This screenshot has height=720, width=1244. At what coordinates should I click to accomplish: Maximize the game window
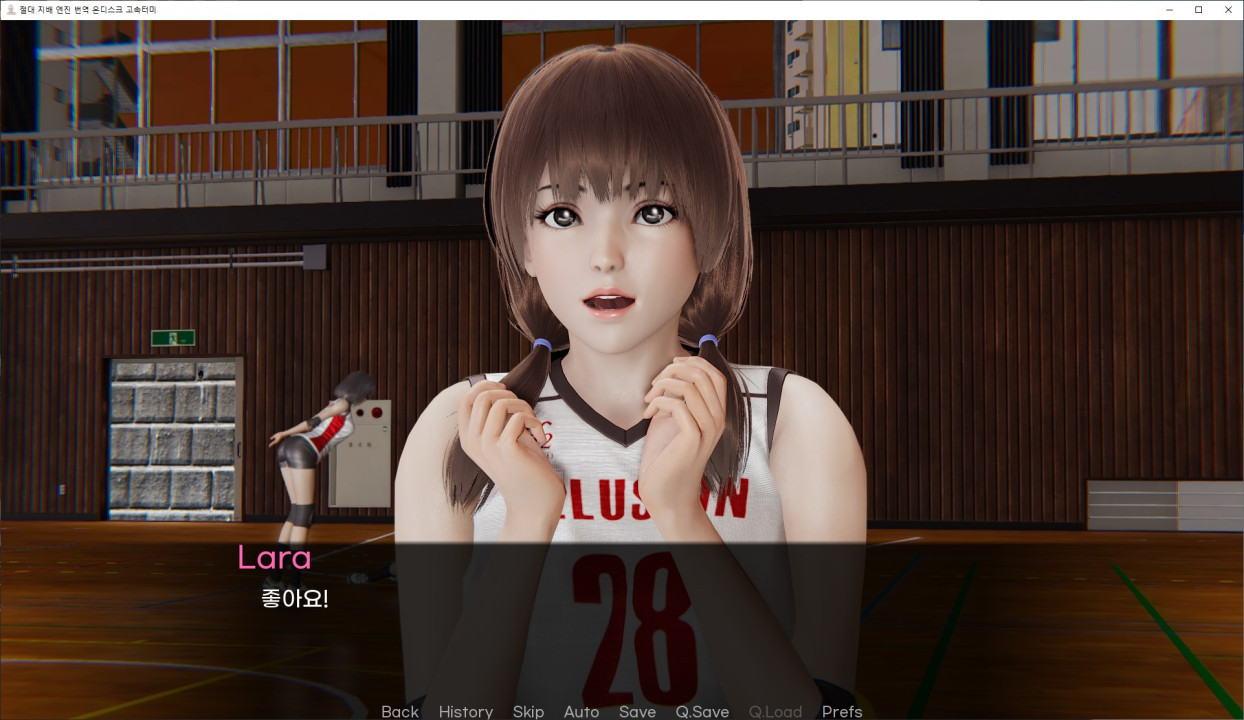1198,9
